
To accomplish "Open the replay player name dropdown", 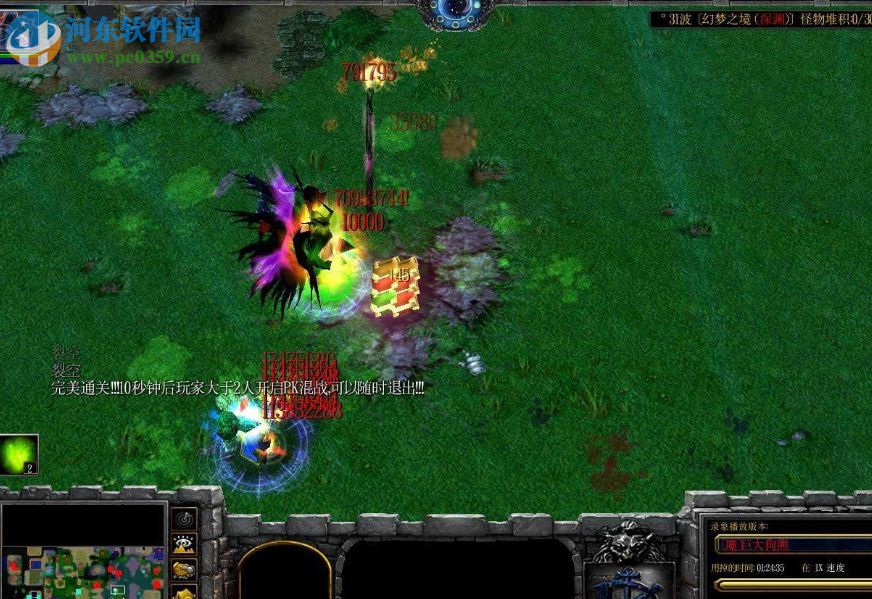I will 792,544.
